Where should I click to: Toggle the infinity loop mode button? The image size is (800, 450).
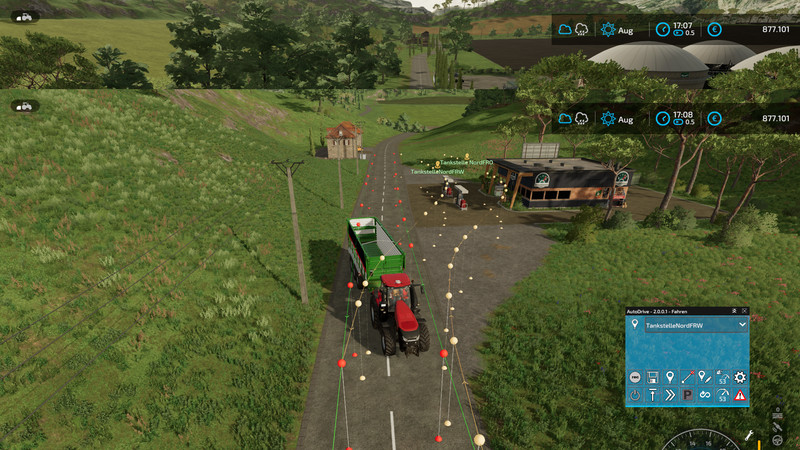[704, 396]
